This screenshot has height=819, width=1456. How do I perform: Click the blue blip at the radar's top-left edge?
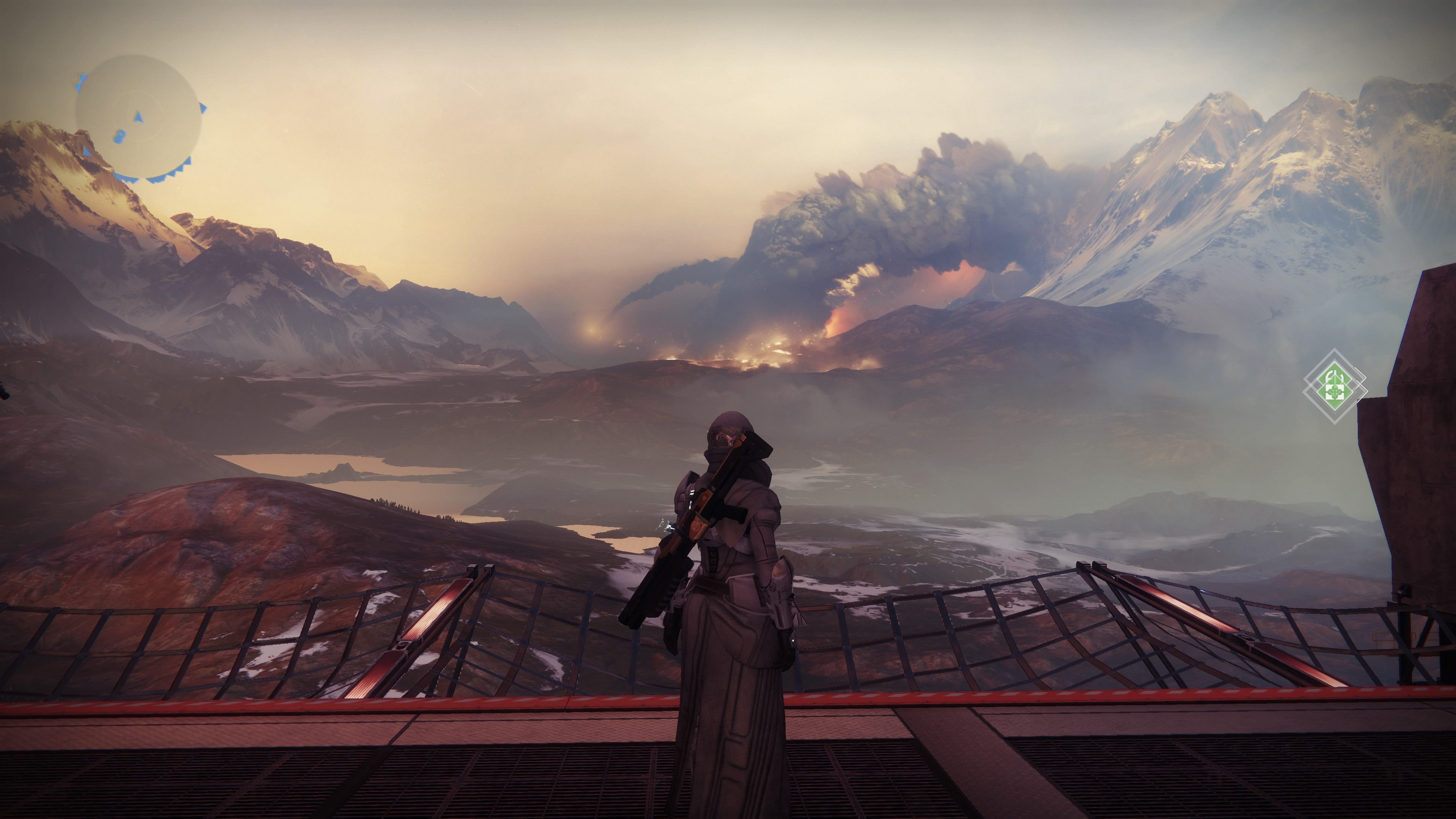(x=80, y=82)
